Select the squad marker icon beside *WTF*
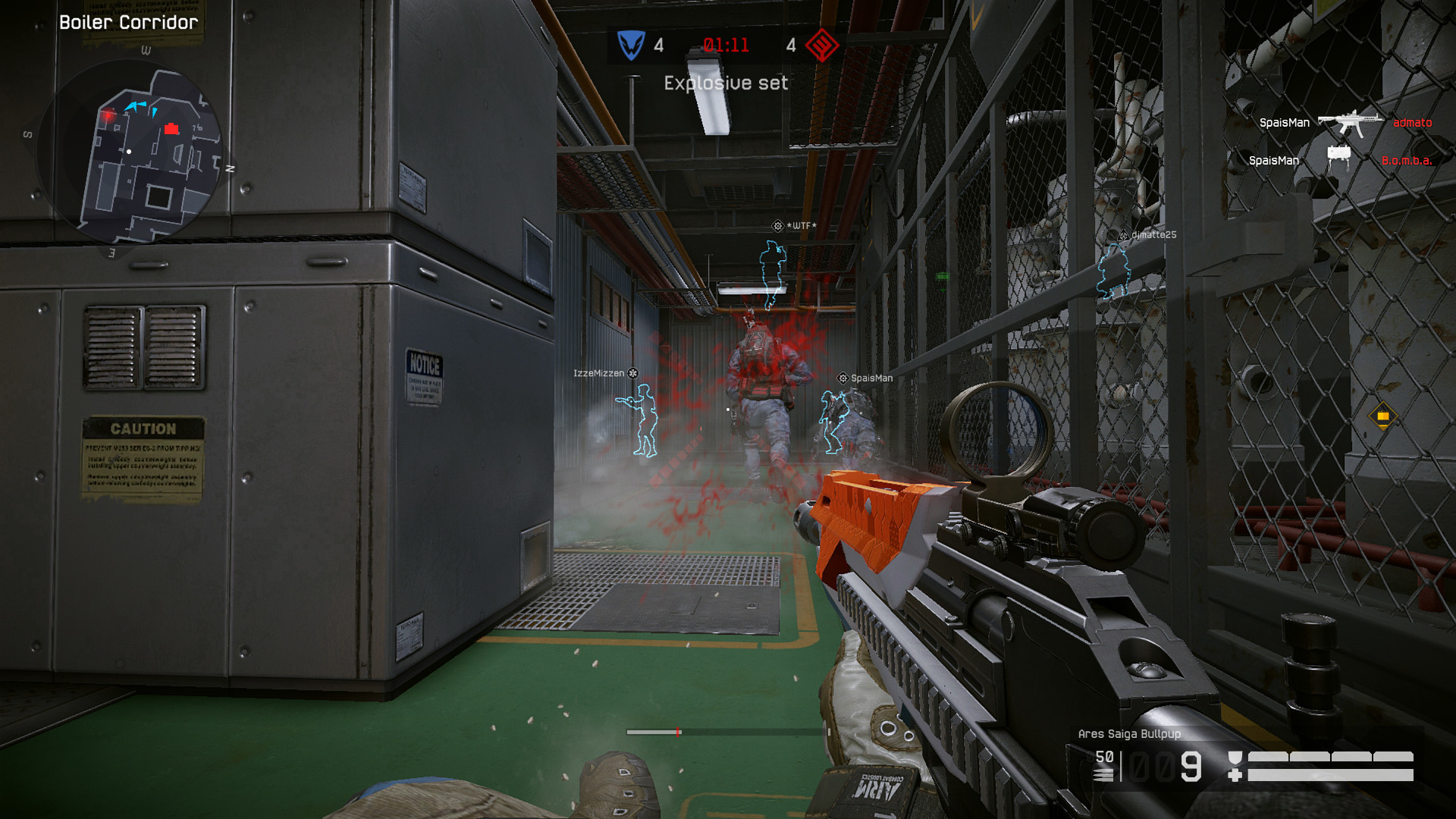Screen dimensions: 1456x819 click(x=777, y=225)
